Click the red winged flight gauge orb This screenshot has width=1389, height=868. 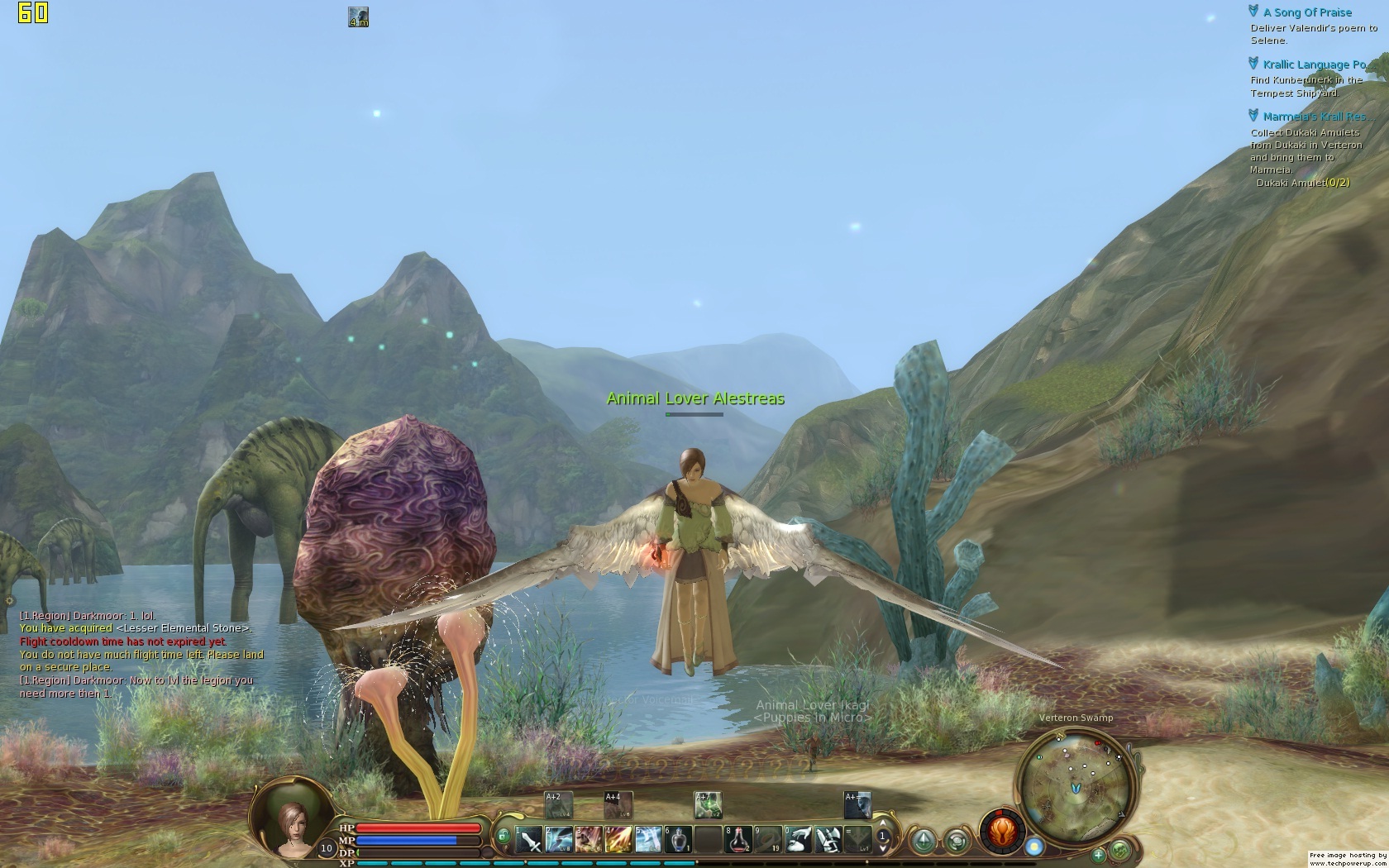coord(1002,831)
